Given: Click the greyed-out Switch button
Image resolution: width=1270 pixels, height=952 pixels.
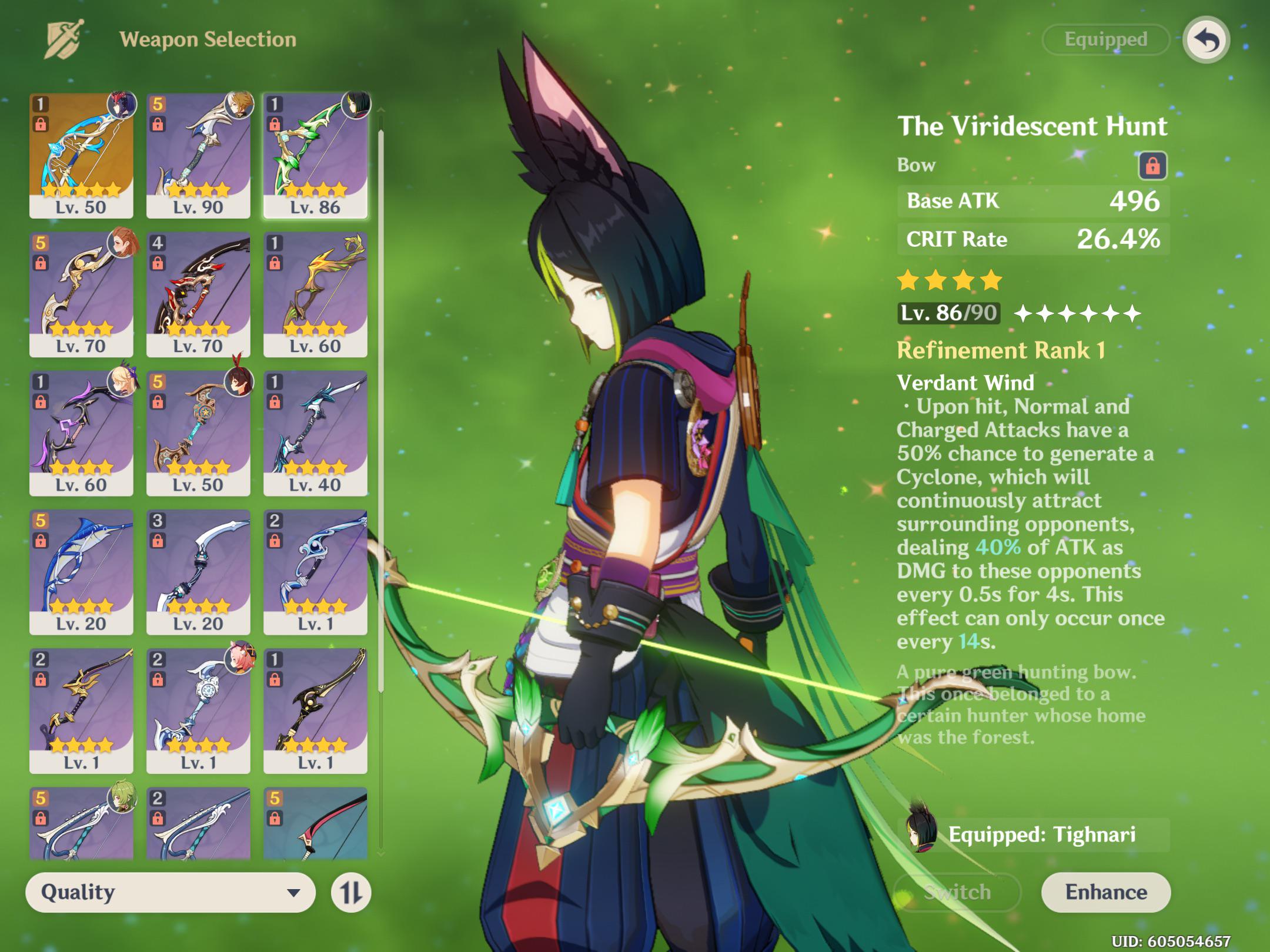Looking at the screenshot, I should pos(957,891).
